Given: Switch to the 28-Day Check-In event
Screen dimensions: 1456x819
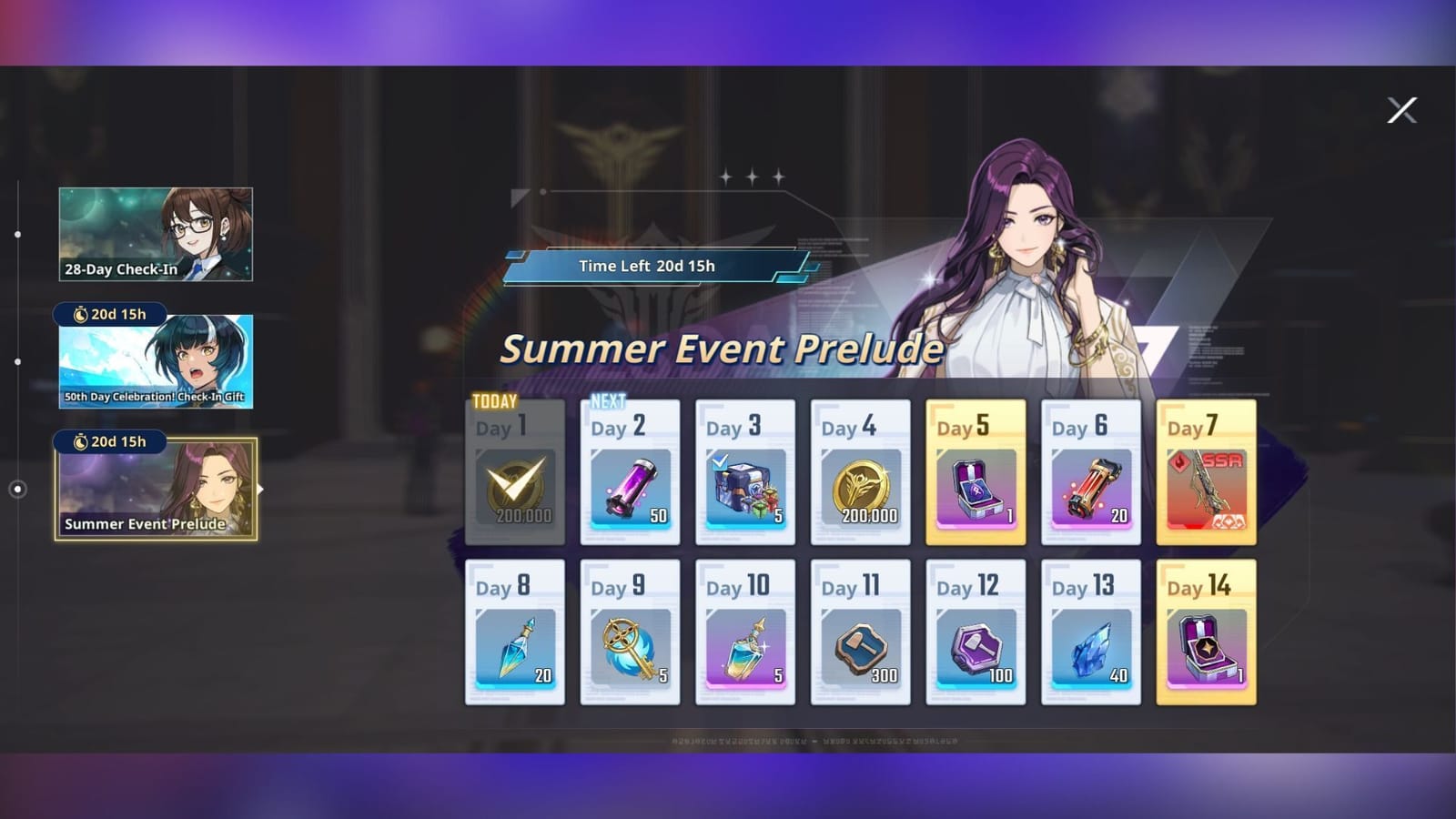Looking at the screenshot, I should 156,235.
